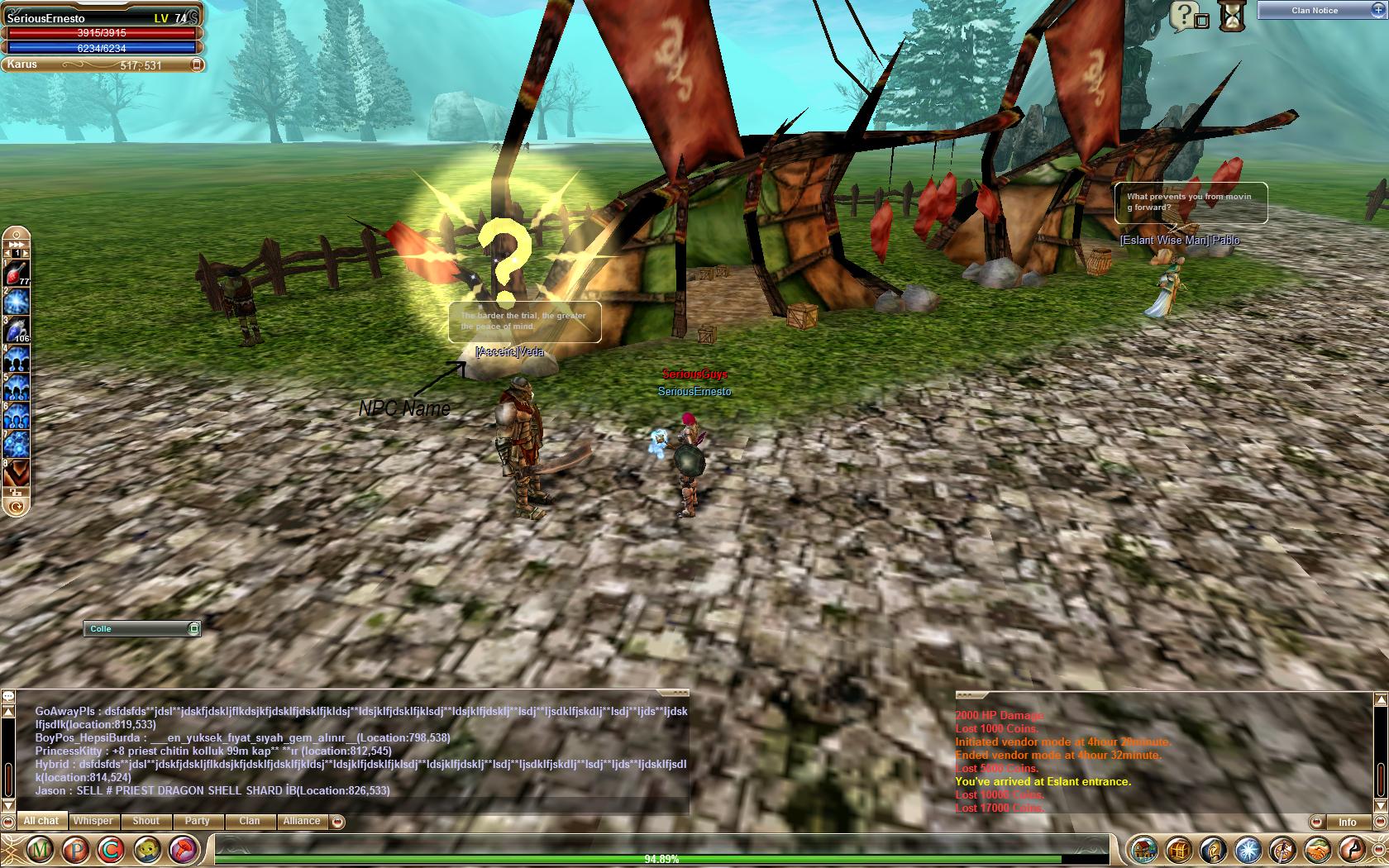Viewport: 1389px width, 868px height.
Task: Click the Info button
Action: click(x=1348, y=822)
